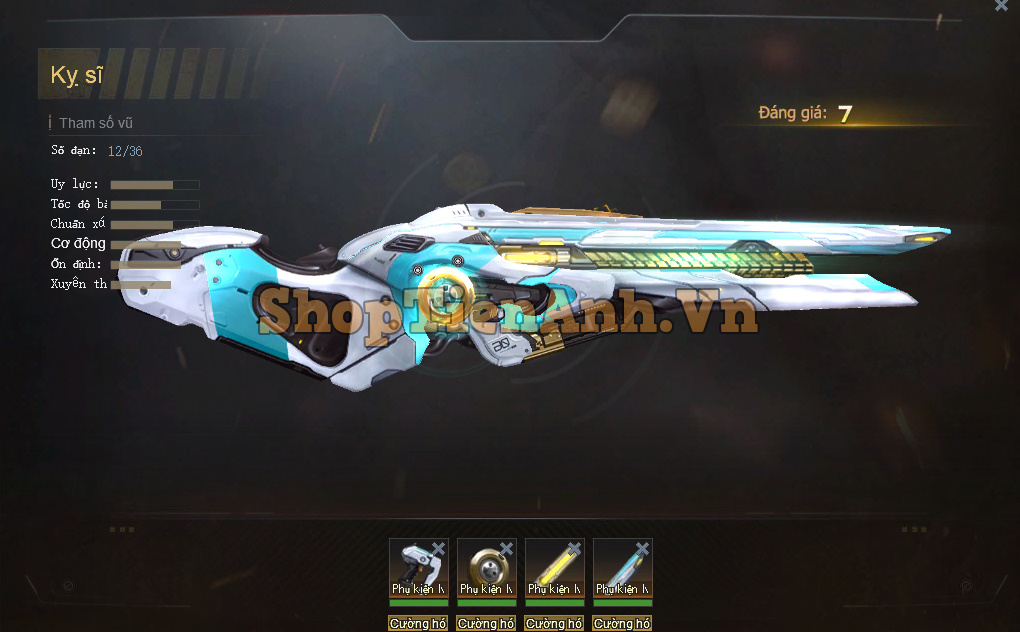Click Cường hóa under the gun grip accessory
1020x632 pixels.
click(x=418, y=624)
